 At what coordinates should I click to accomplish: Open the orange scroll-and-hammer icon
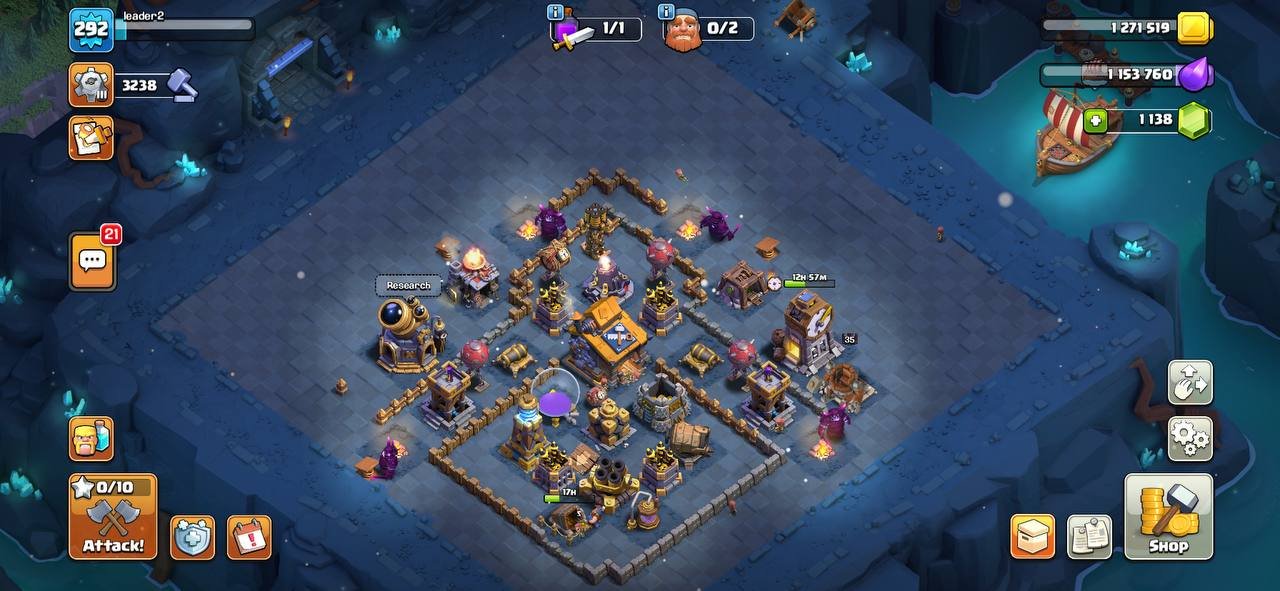91,138
